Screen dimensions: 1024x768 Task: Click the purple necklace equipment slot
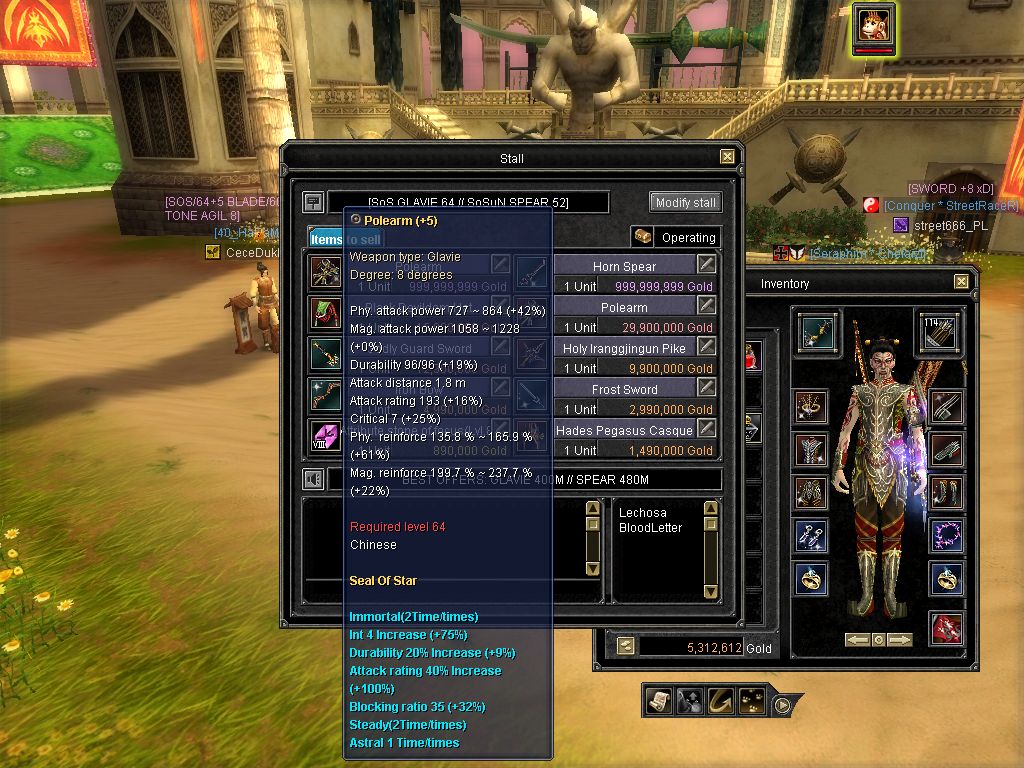(x=946, y=535)
